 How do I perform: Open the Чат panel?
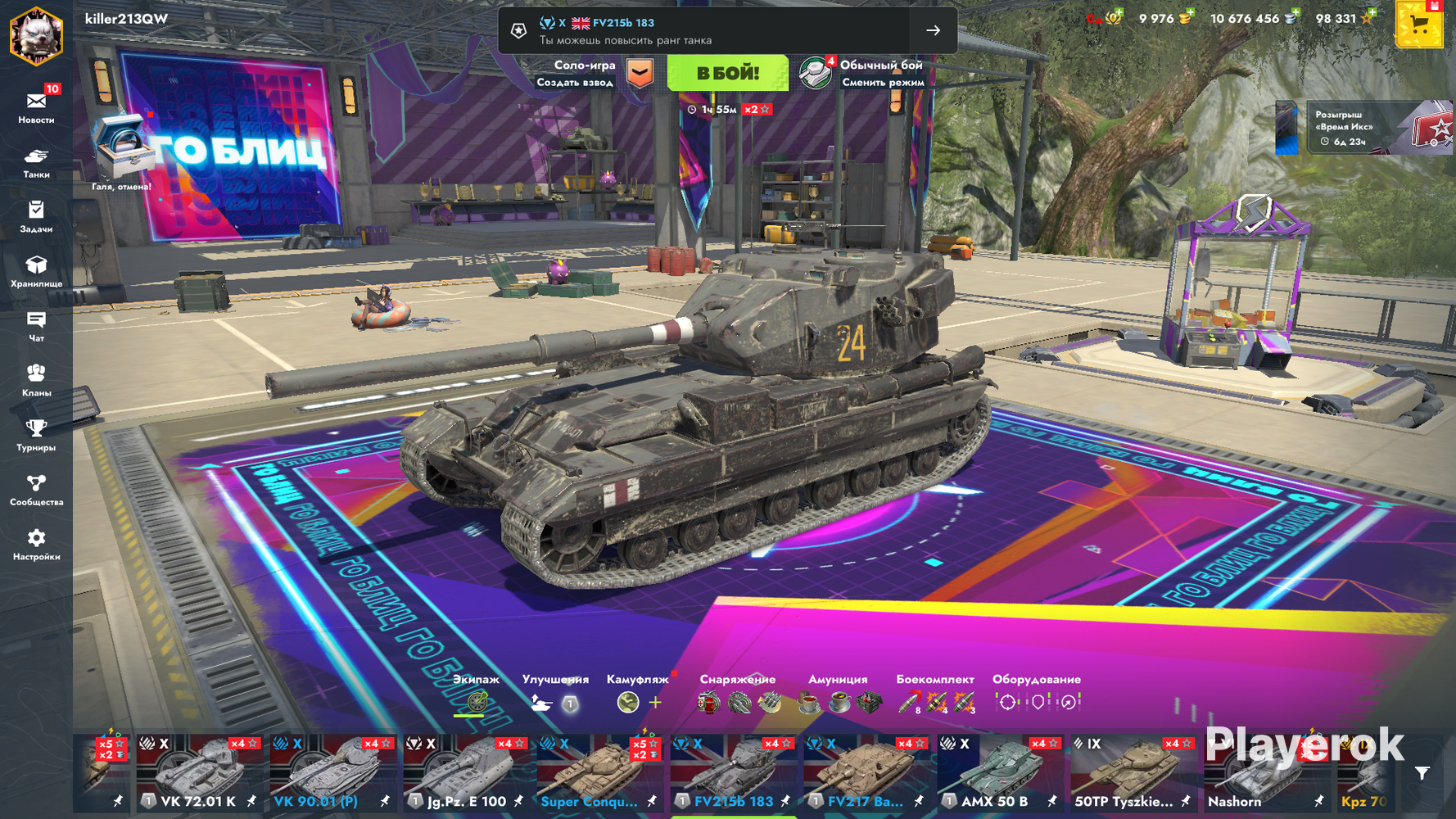click(x=36, y=325)
